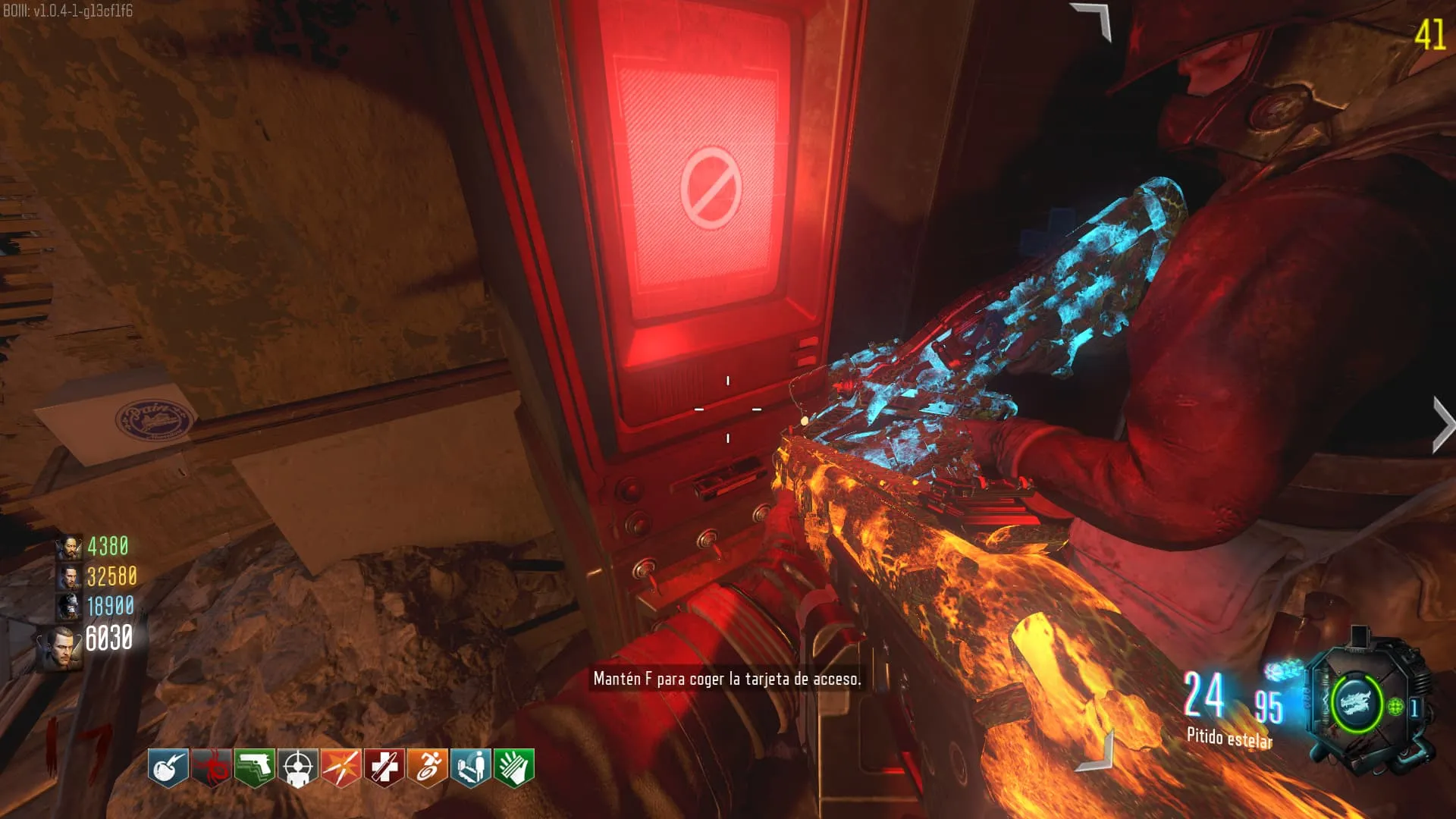Select the player portrait with 4380 points
The height and width of the screenshot is (819, 1456).
click(69, 547)
